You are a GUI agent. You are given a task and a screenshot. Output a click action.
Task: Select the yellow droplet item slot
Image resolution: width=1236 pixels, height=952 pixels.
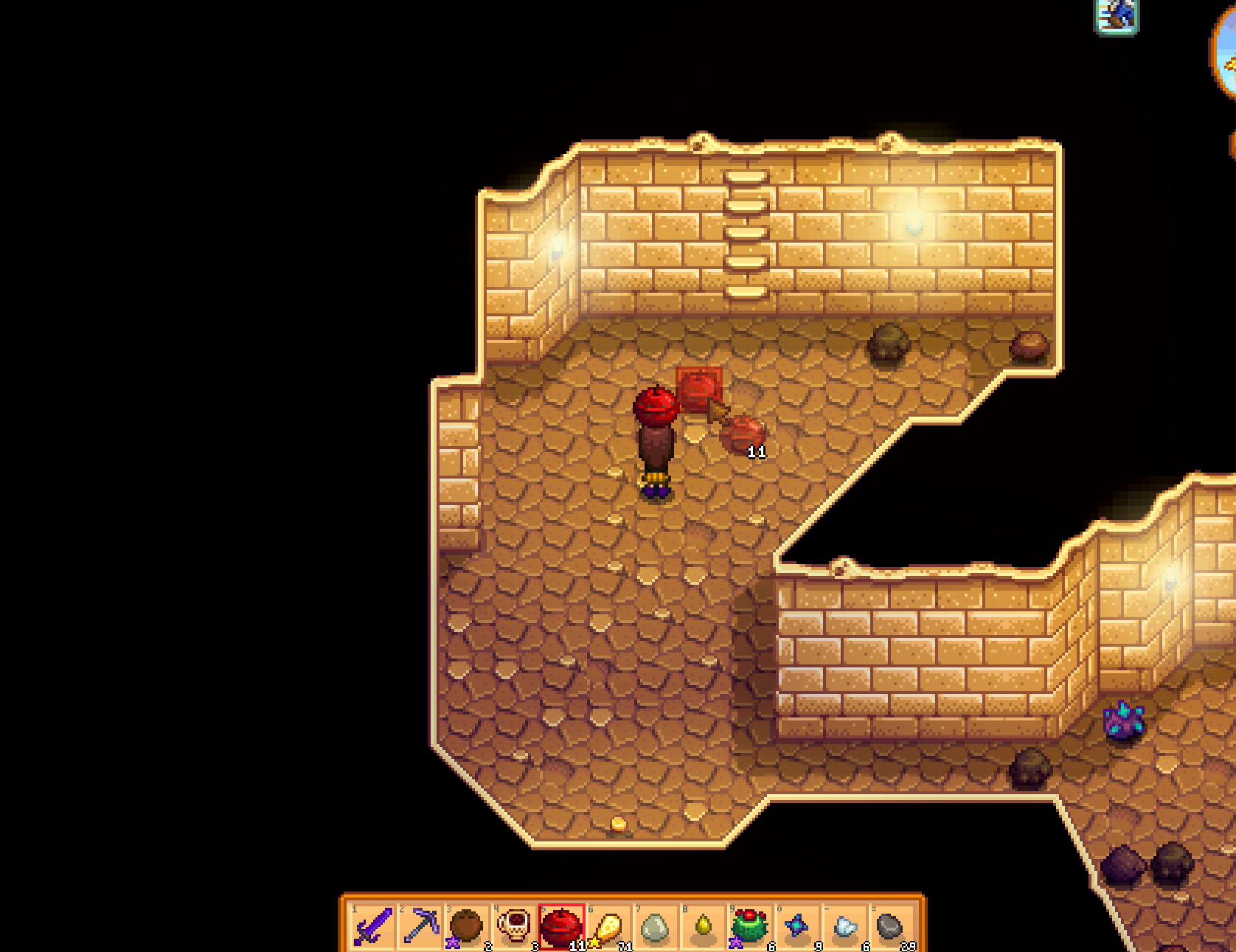click(703, 925)
